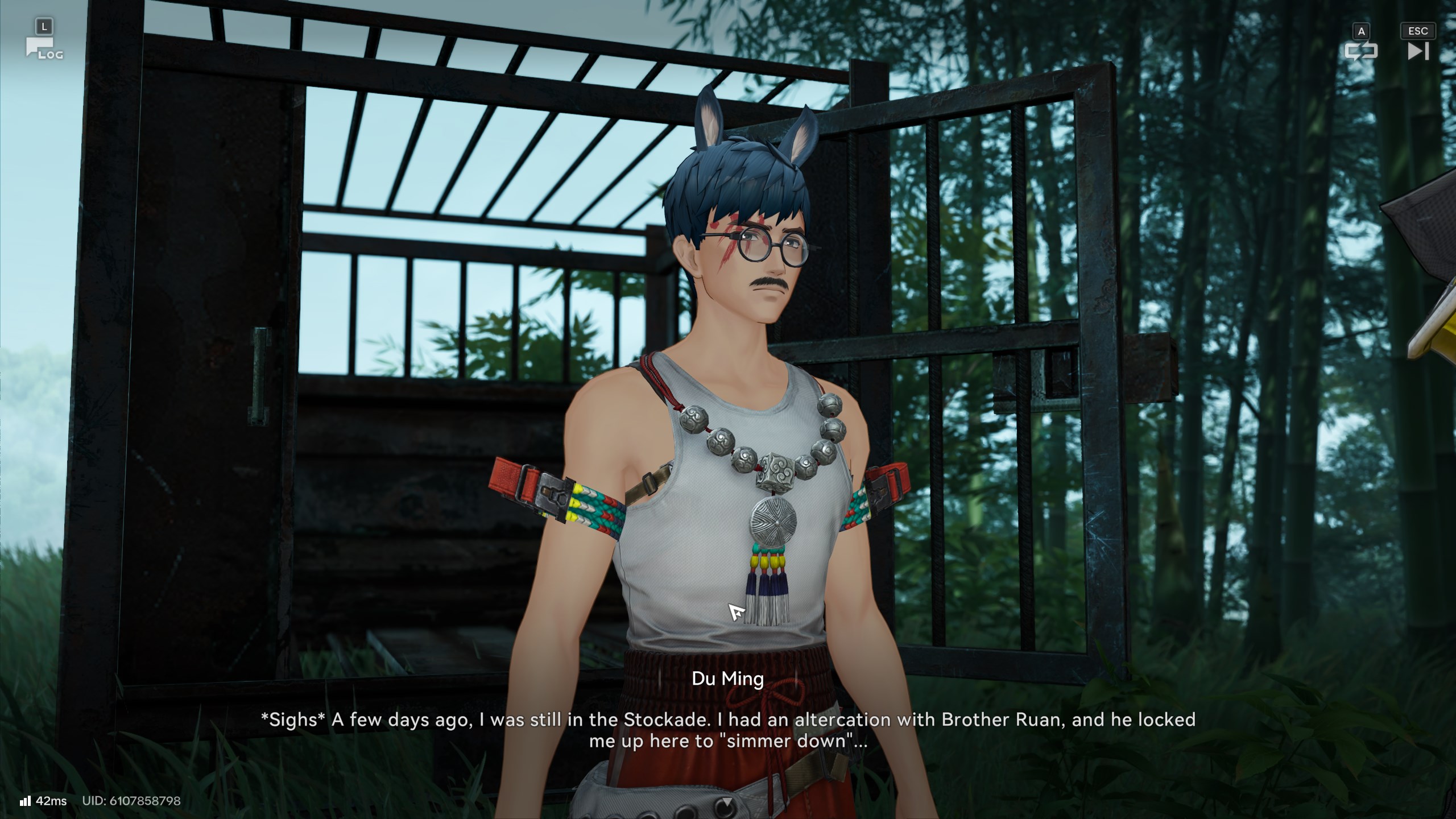Skip the cutscene dialogue
The image size is (1456, 819).
(x=1418, y=51)
